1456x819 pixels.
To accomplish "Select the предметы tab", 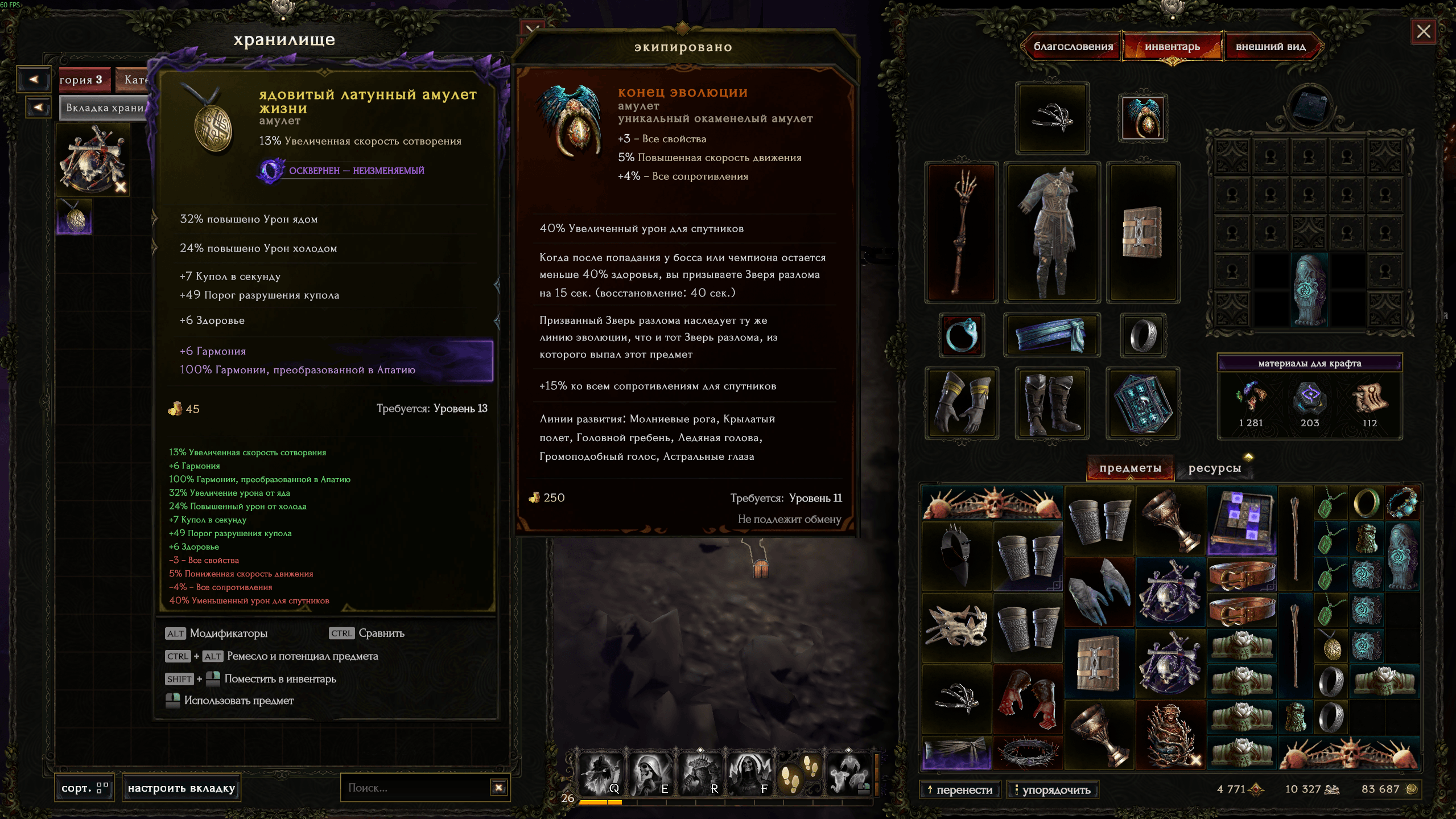I will (1130, 468).
